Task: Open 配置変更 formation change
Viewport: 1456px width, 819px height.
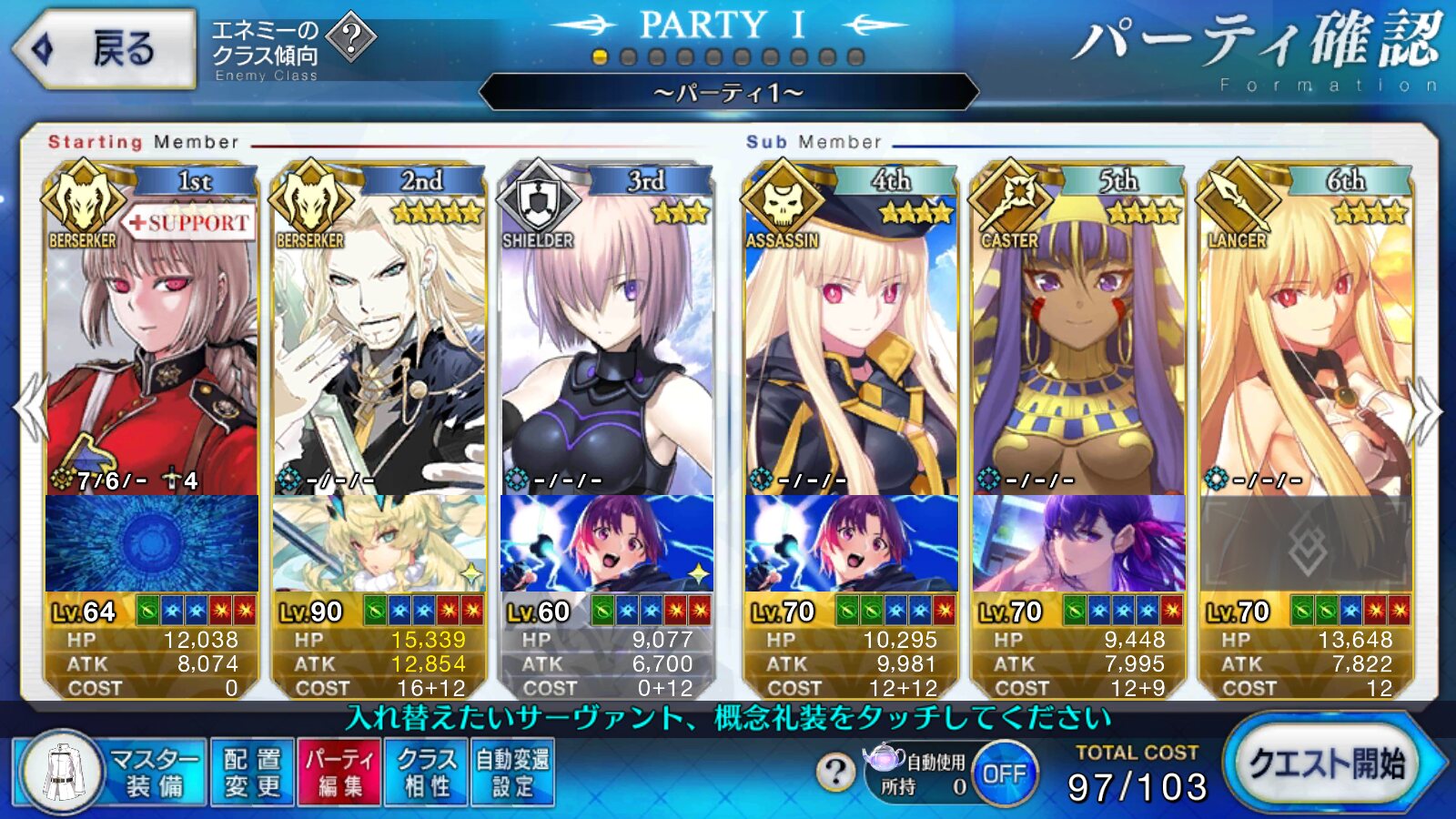Action: (252, 772)
